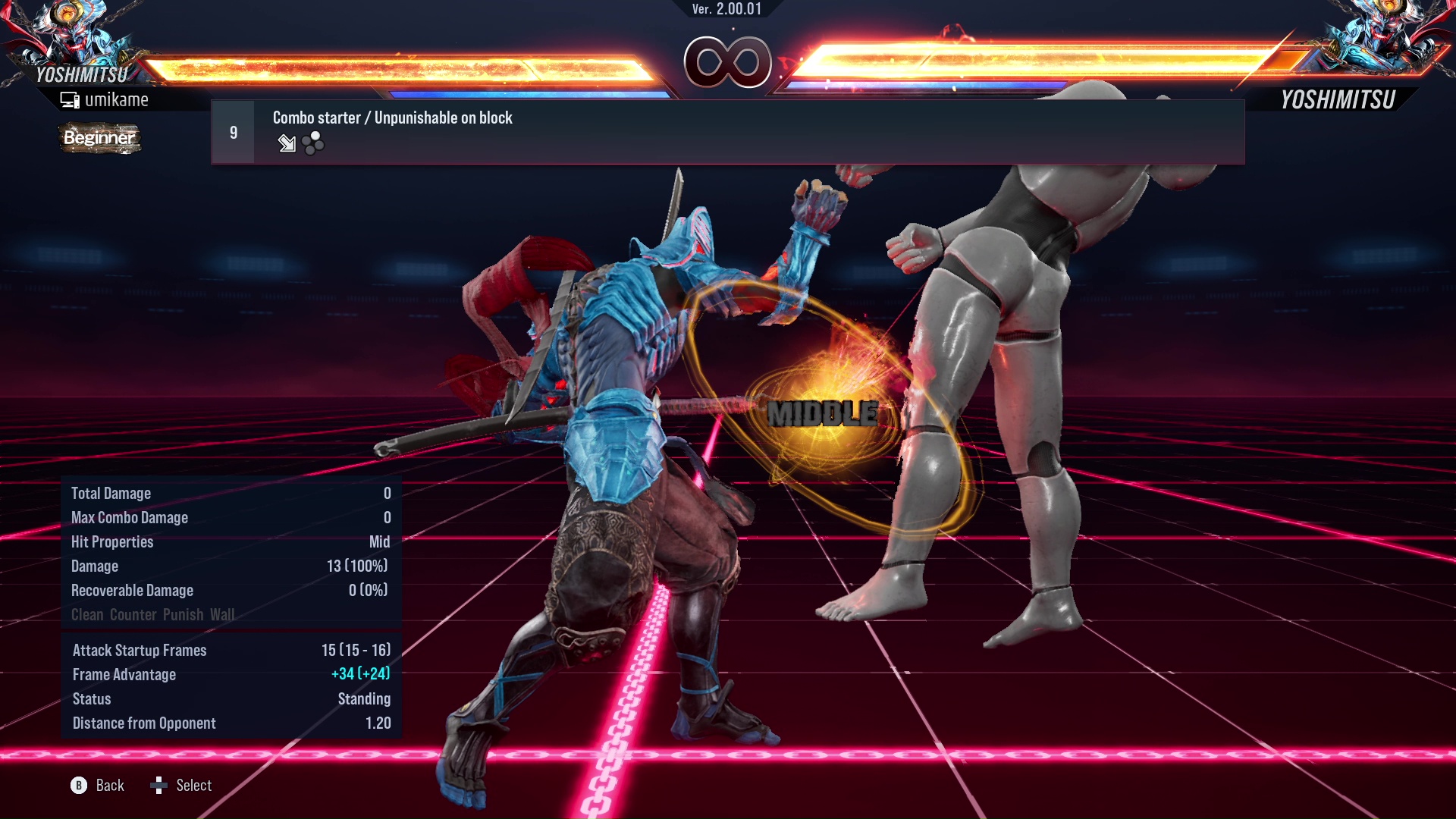1456x819 pixels.
Task: Click the Select d-pad prompt icon
Action: (160, 786)
